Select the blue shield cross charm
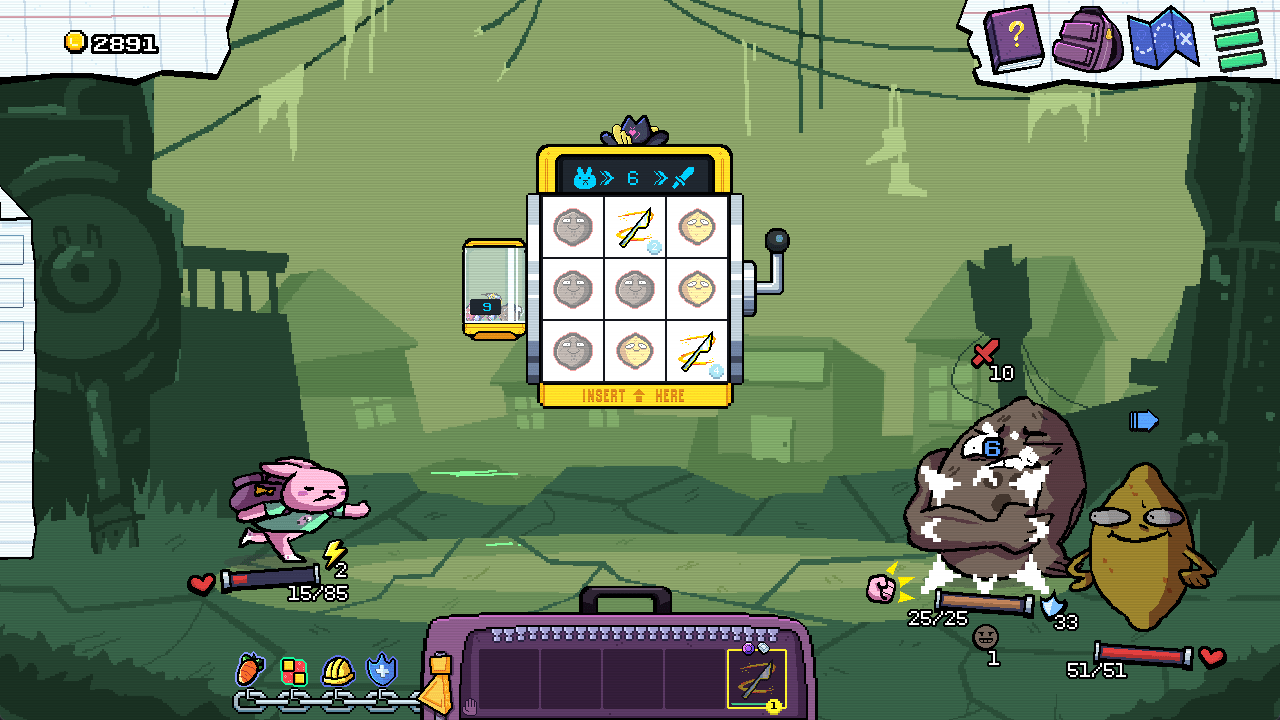1280x720 pixels. pos(382,670)
